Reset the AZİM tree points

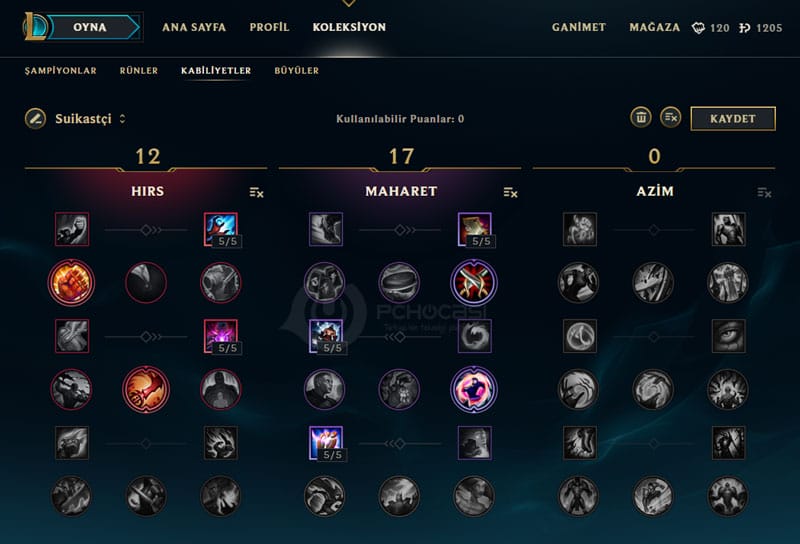(765, 192)
